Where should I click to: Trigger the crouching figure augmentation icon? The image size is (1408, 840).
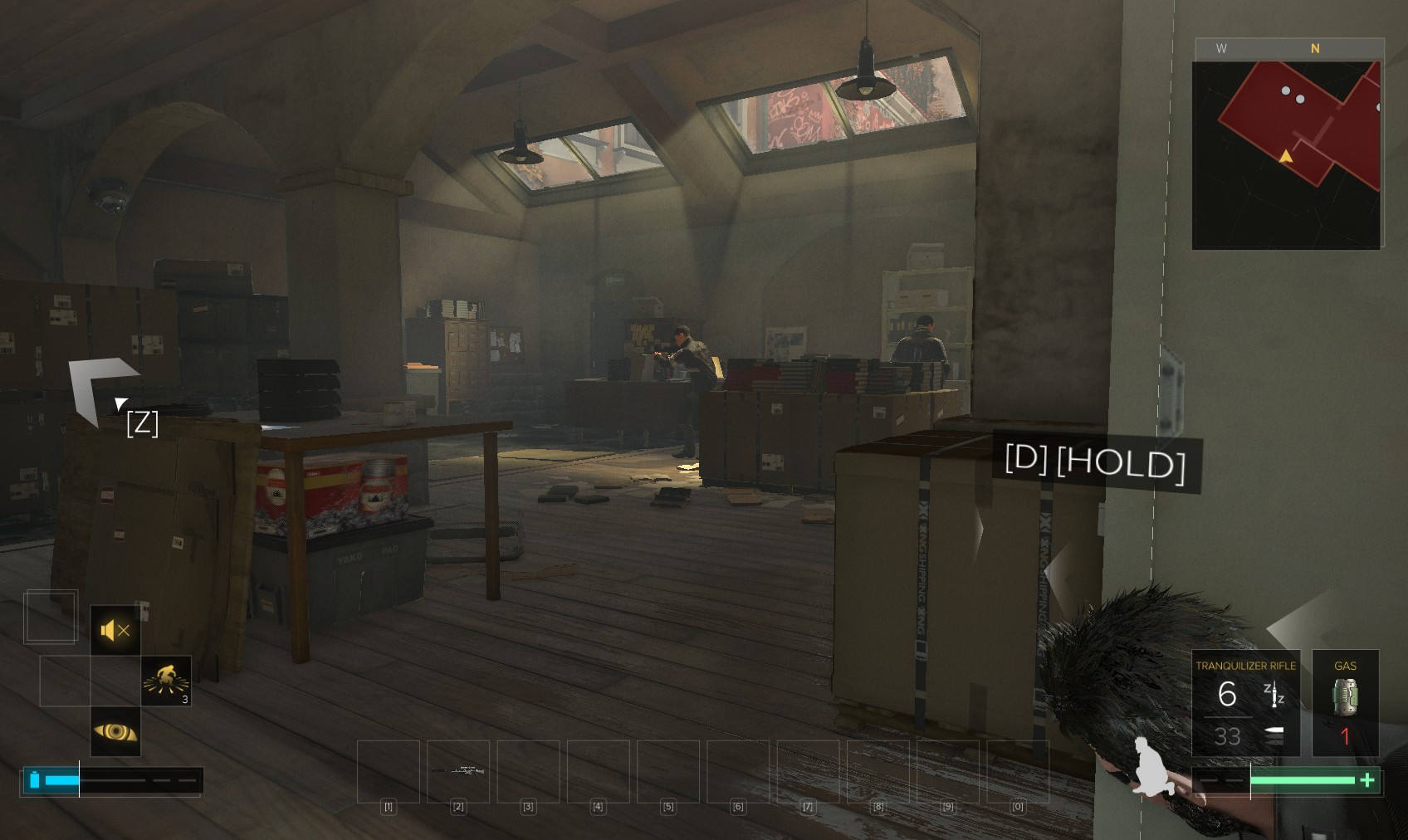166,681
